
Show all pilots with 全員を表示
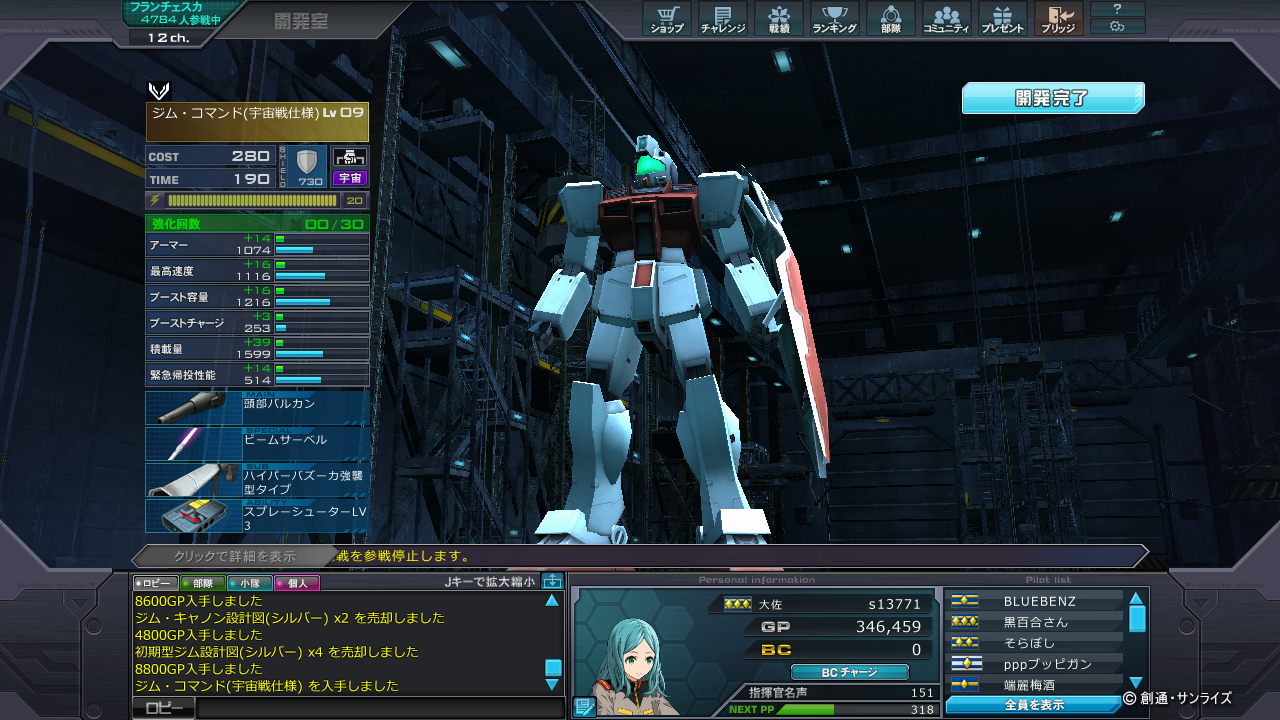tap(1034, 705)
